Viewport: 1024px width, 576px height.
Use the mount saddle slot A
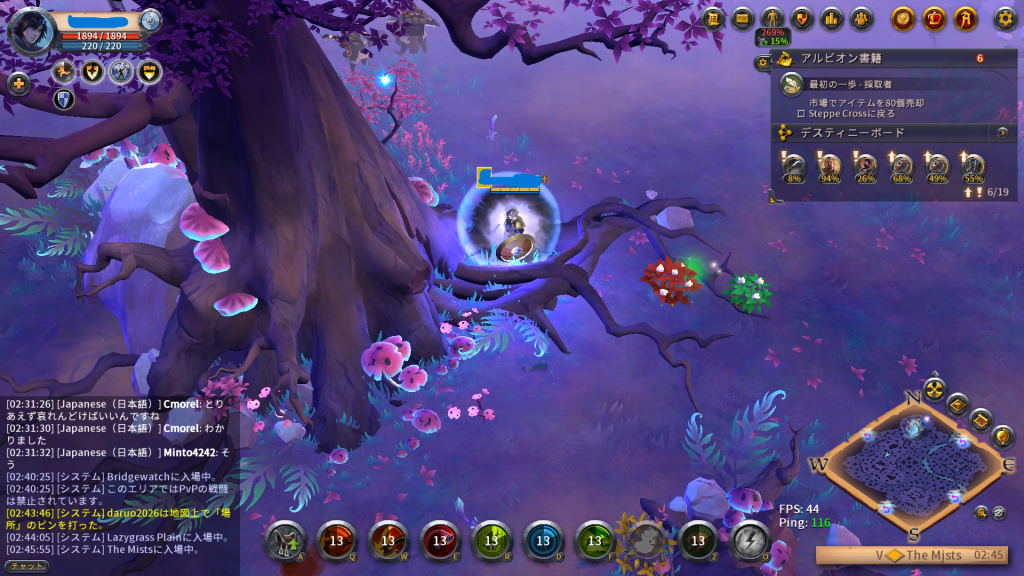285,540
